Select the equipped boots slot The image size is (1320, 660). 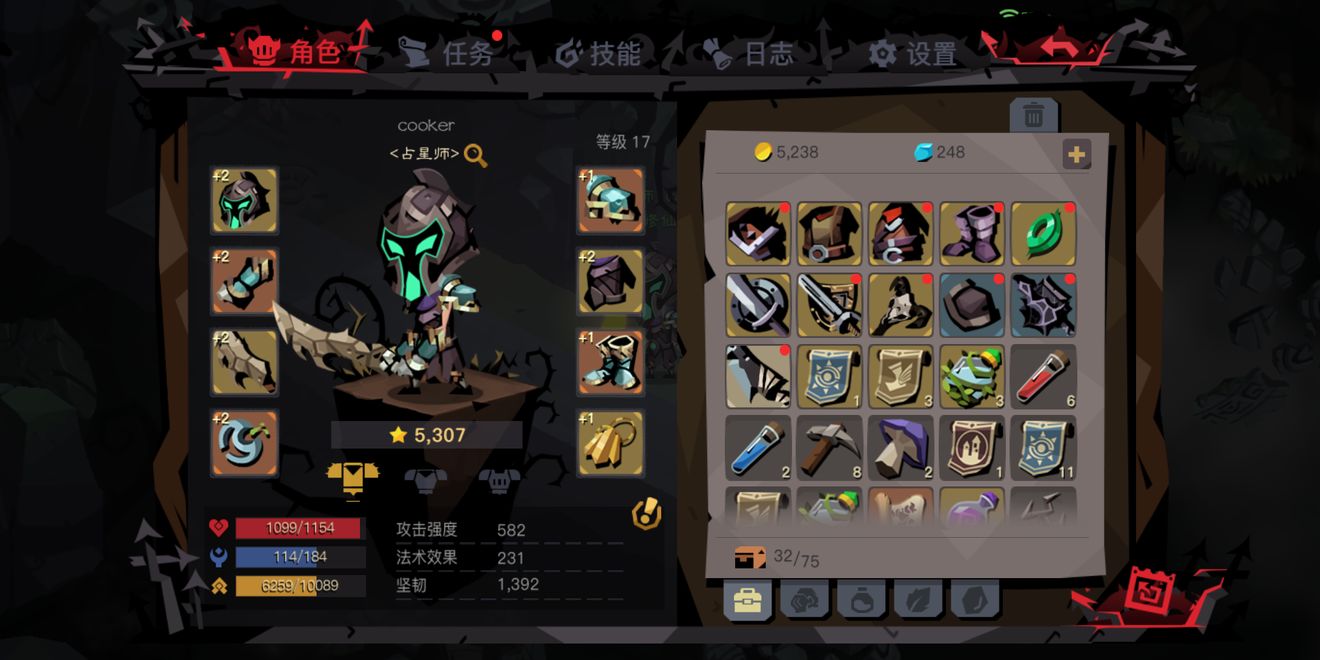pos(610,362)
